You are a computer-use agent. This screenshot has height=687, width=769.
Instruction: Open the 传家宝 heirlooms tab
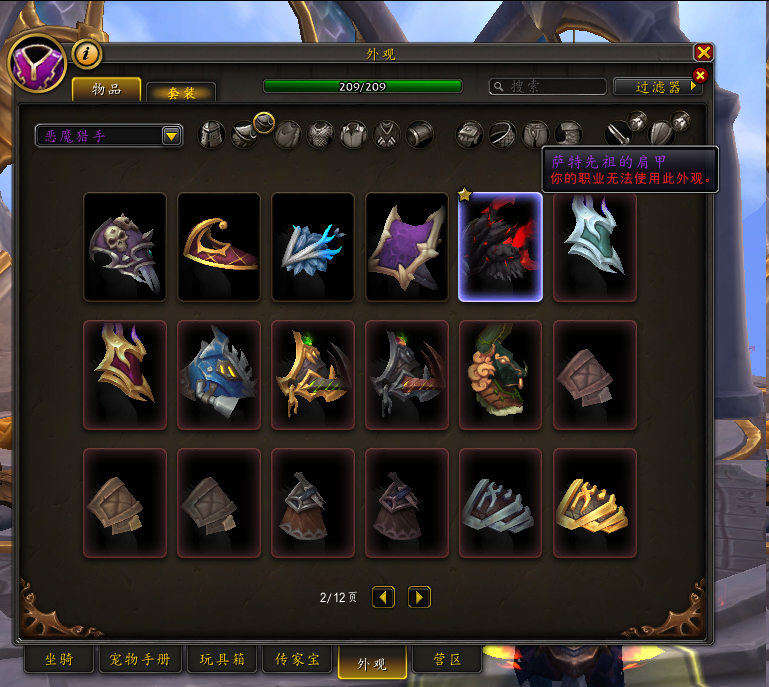[x=297, y=660]
